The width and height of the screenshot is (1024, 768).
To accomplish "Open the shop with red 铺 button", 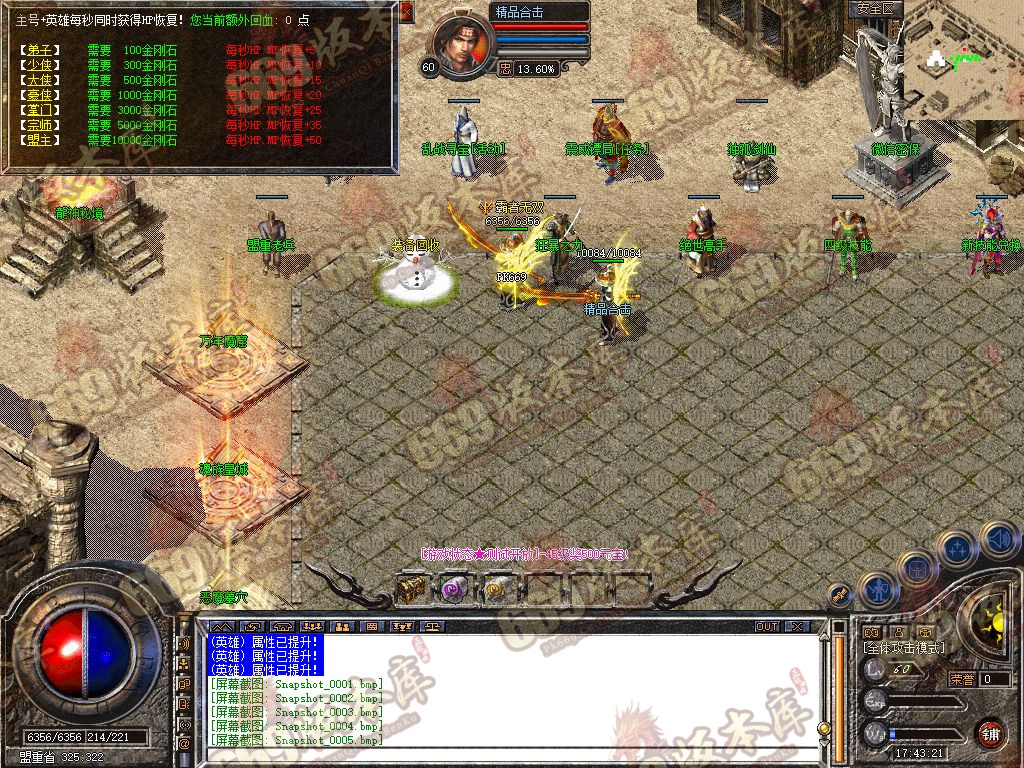I will pyautogui.click(x=991, y=733).
